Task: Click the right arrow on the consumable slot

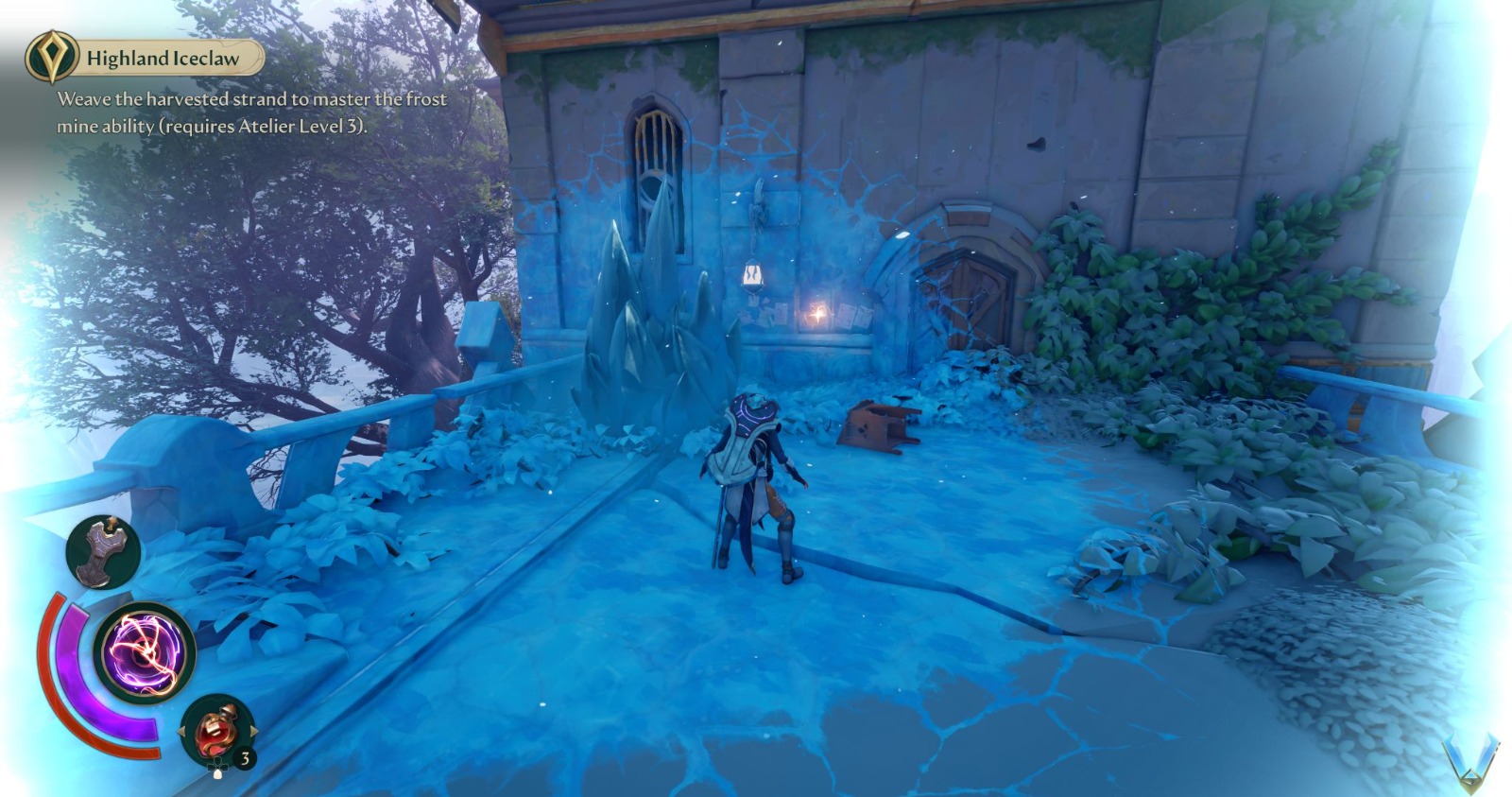Action: click(x=254, y=732)
